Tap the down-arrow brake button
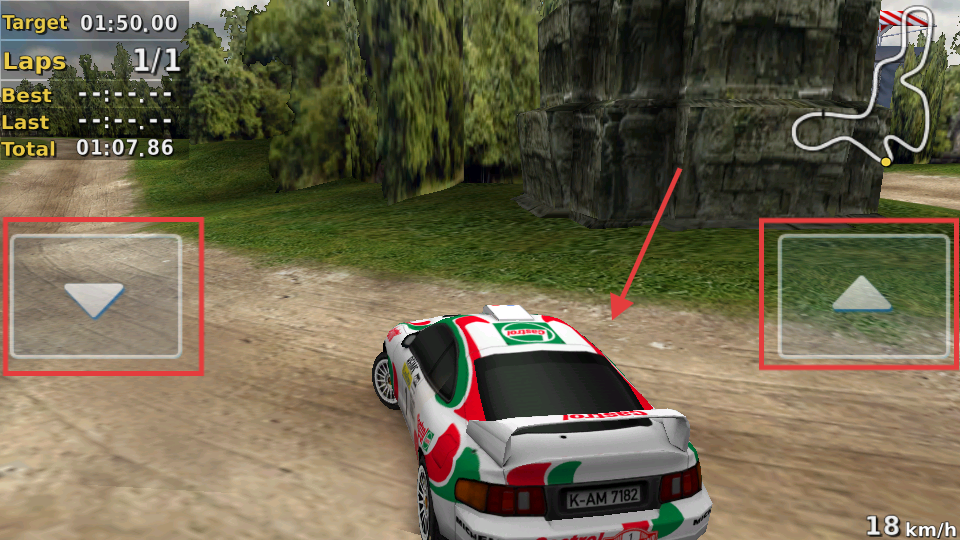960x540 pixels. (x=95, y=297)
